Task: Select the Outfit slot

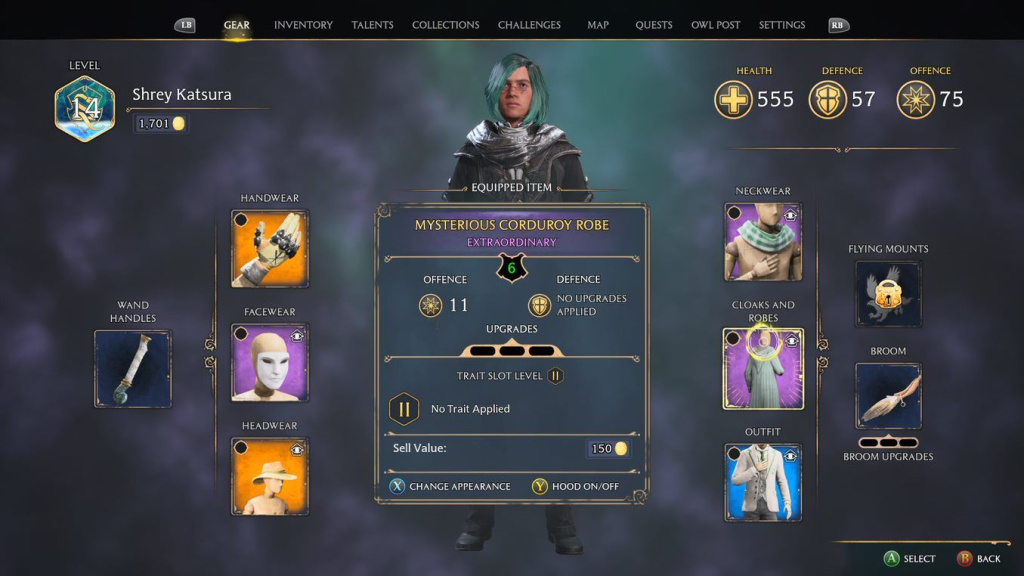Action: (x=763, y=482)
